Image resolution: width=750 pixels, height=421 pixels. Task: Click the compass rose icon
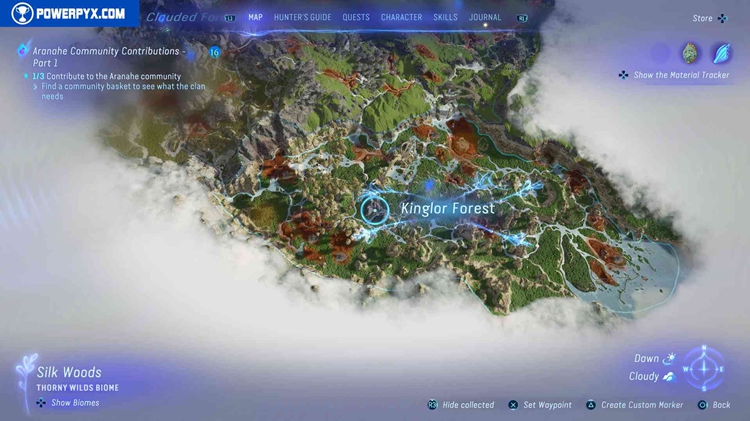705,369
